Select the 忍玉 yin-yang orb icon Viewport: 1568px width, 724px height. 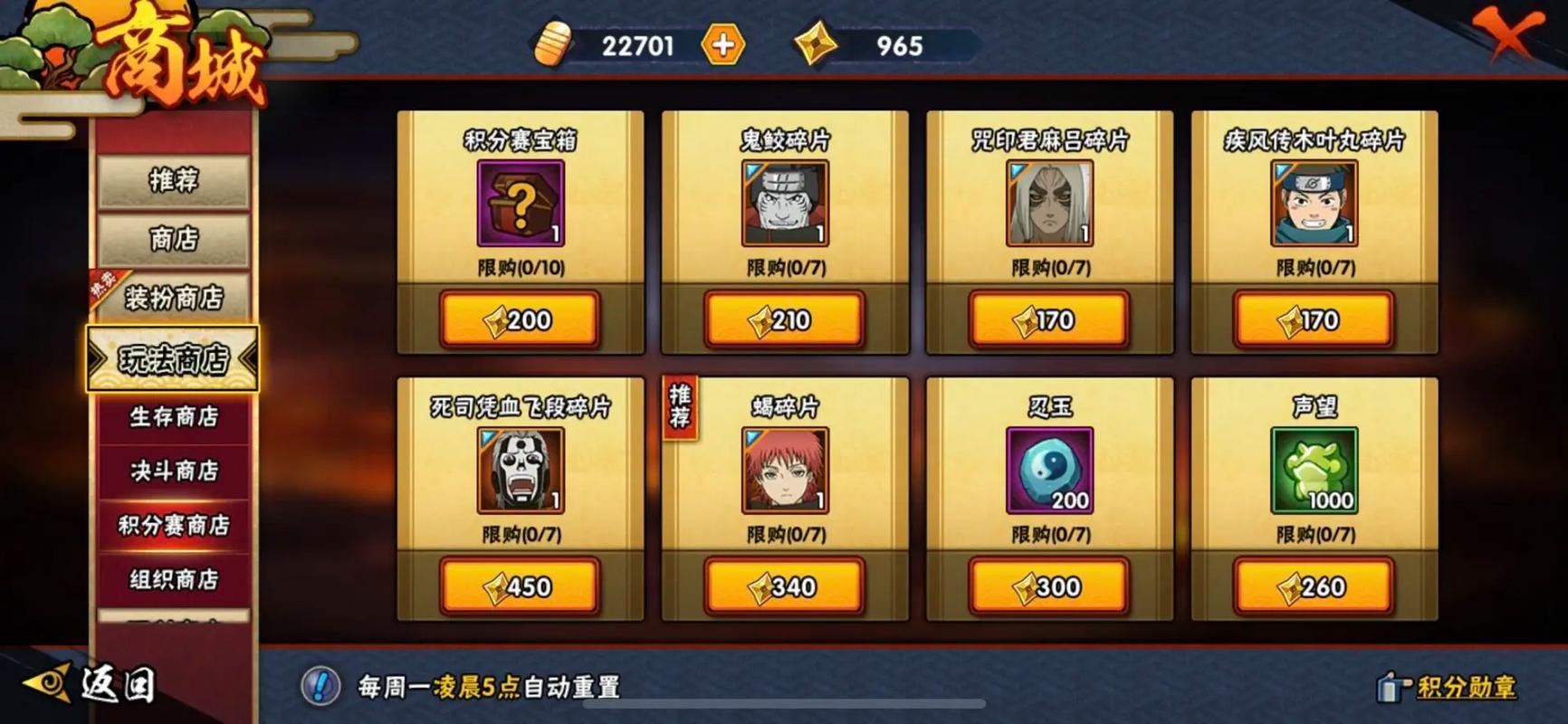coord(1048,470)
